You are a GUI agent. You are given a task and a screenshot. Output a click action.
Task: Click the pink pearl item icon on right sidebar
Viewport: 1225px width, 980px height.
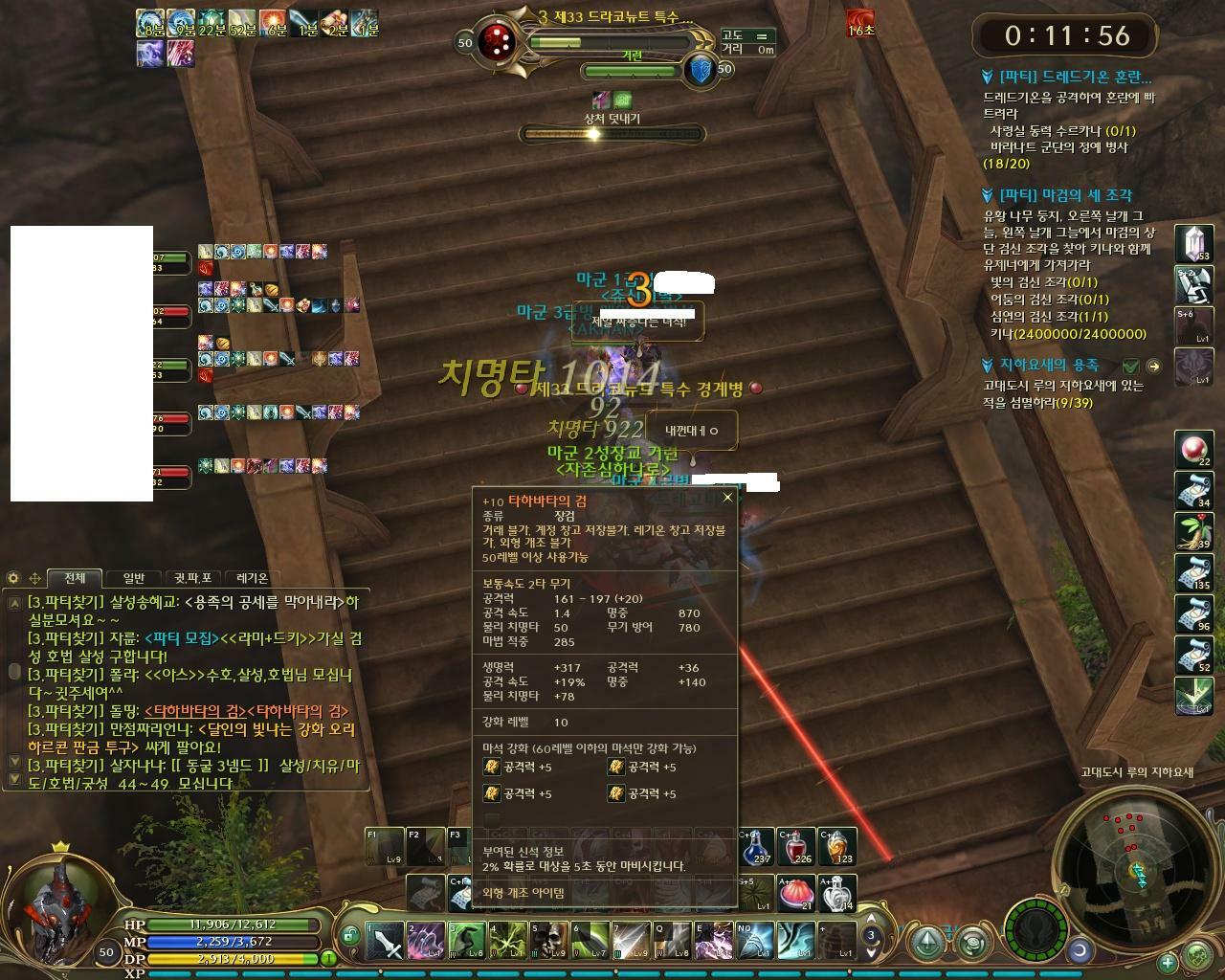pyautogui.click(x=1194, y=446)
